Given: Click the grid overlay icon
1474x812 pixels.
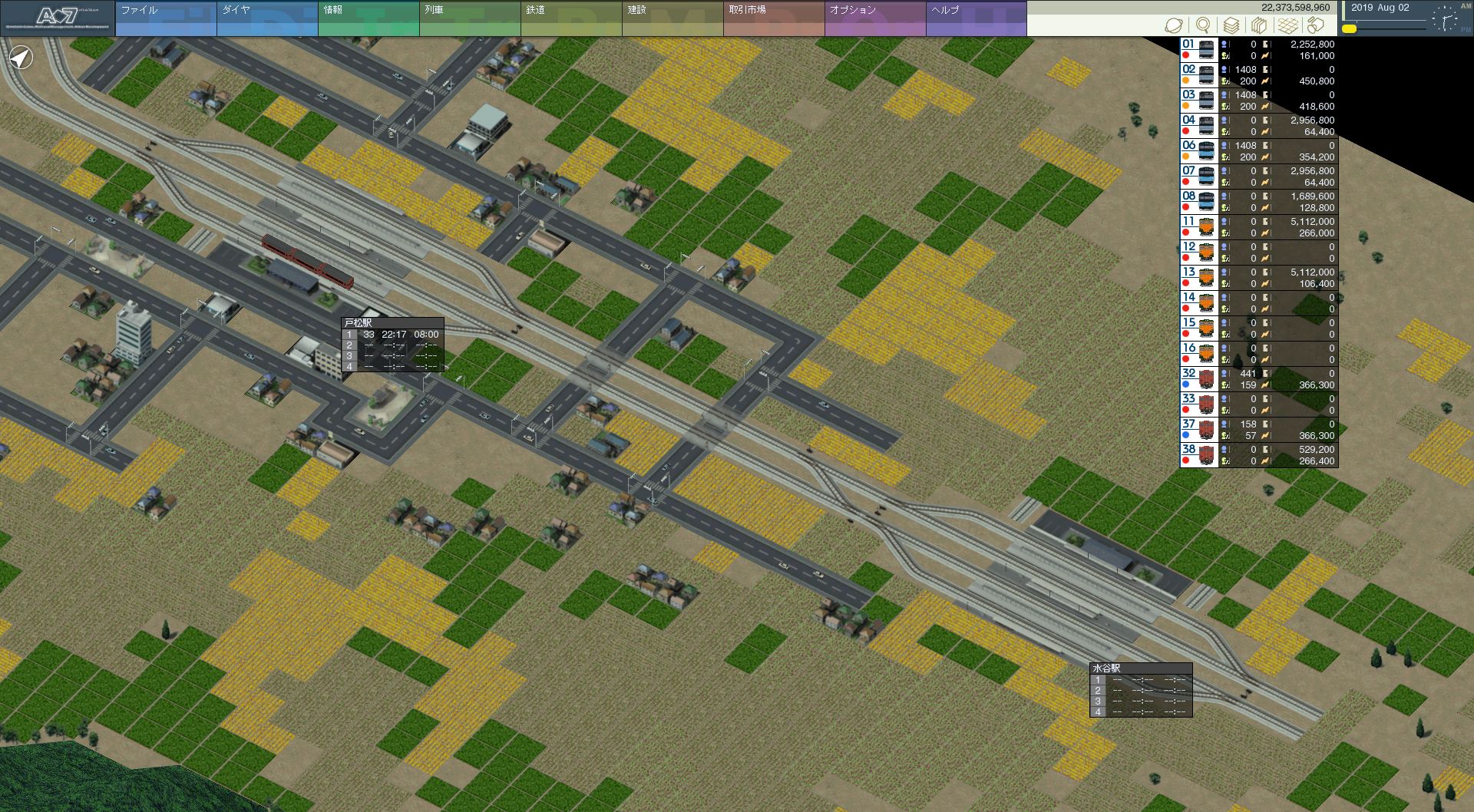Looking at the screenshot, I should click(1288, 25).
